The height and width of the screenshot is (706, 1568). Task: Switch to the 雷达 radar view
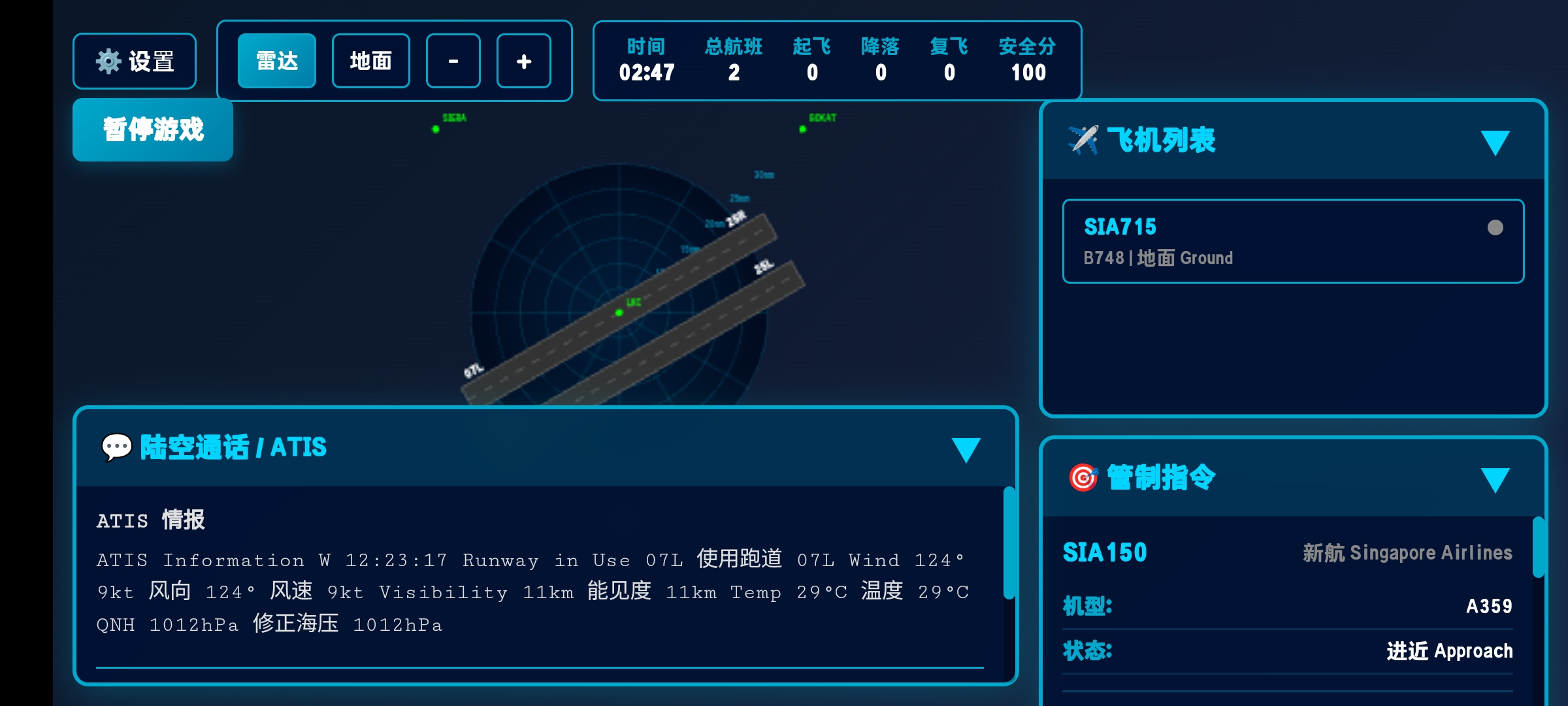(277, 61)
